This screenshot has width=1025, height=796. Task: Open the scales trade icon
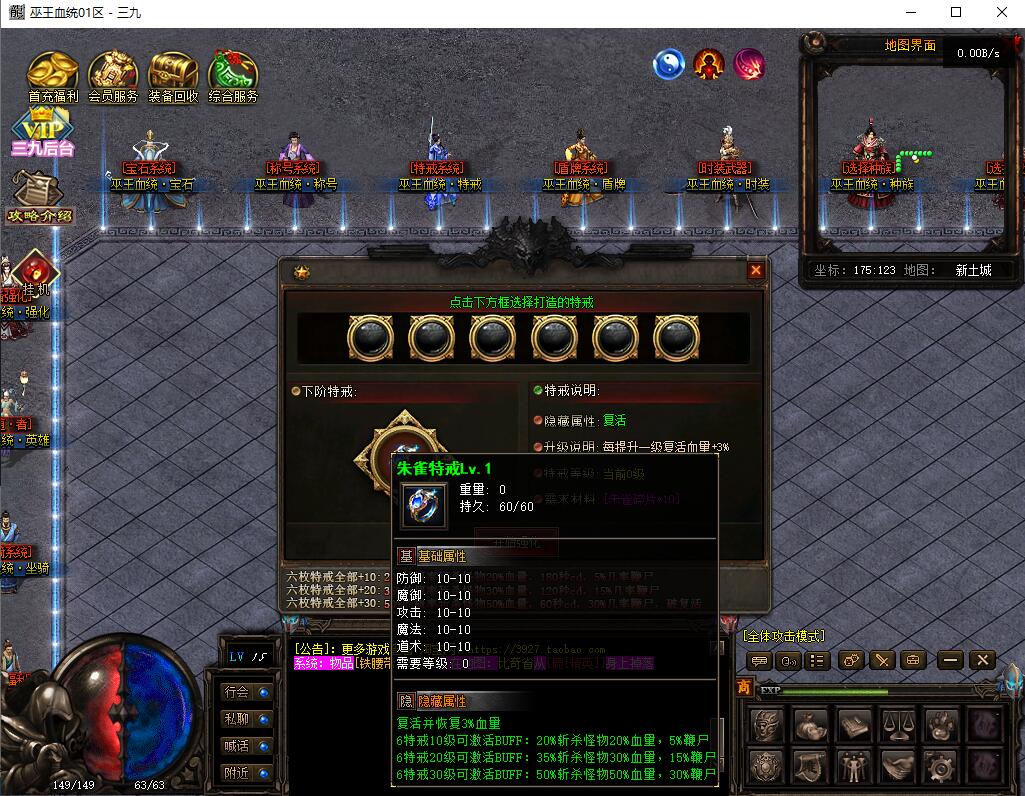coord(897,723)
